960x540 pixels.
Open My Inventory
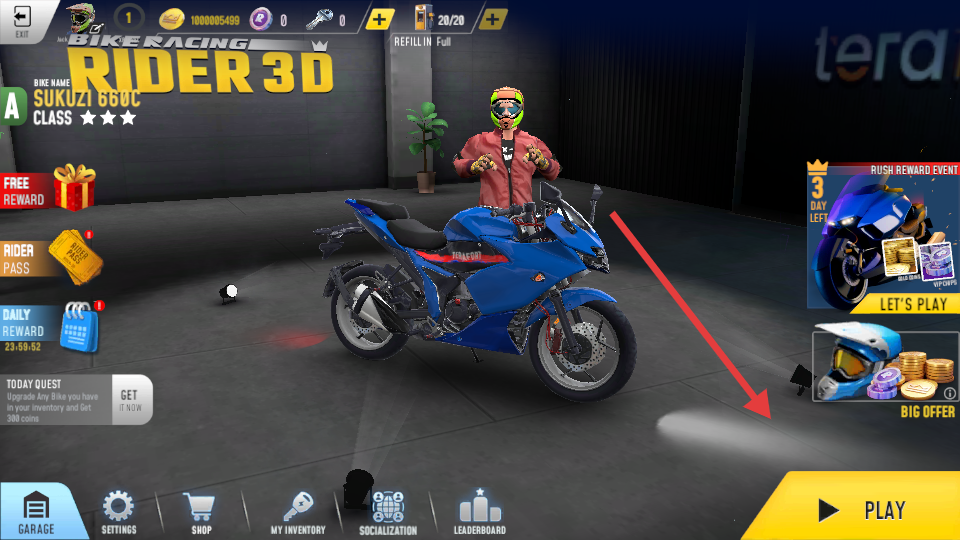(x=298, y=511)
